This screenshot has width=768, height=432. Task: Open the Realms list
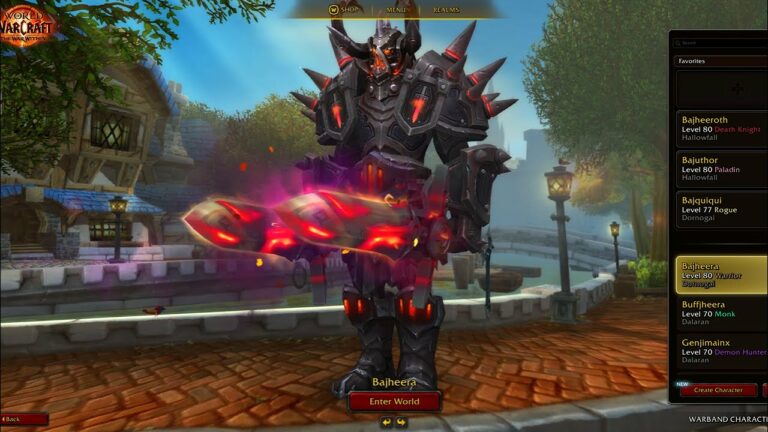[446, 10]
